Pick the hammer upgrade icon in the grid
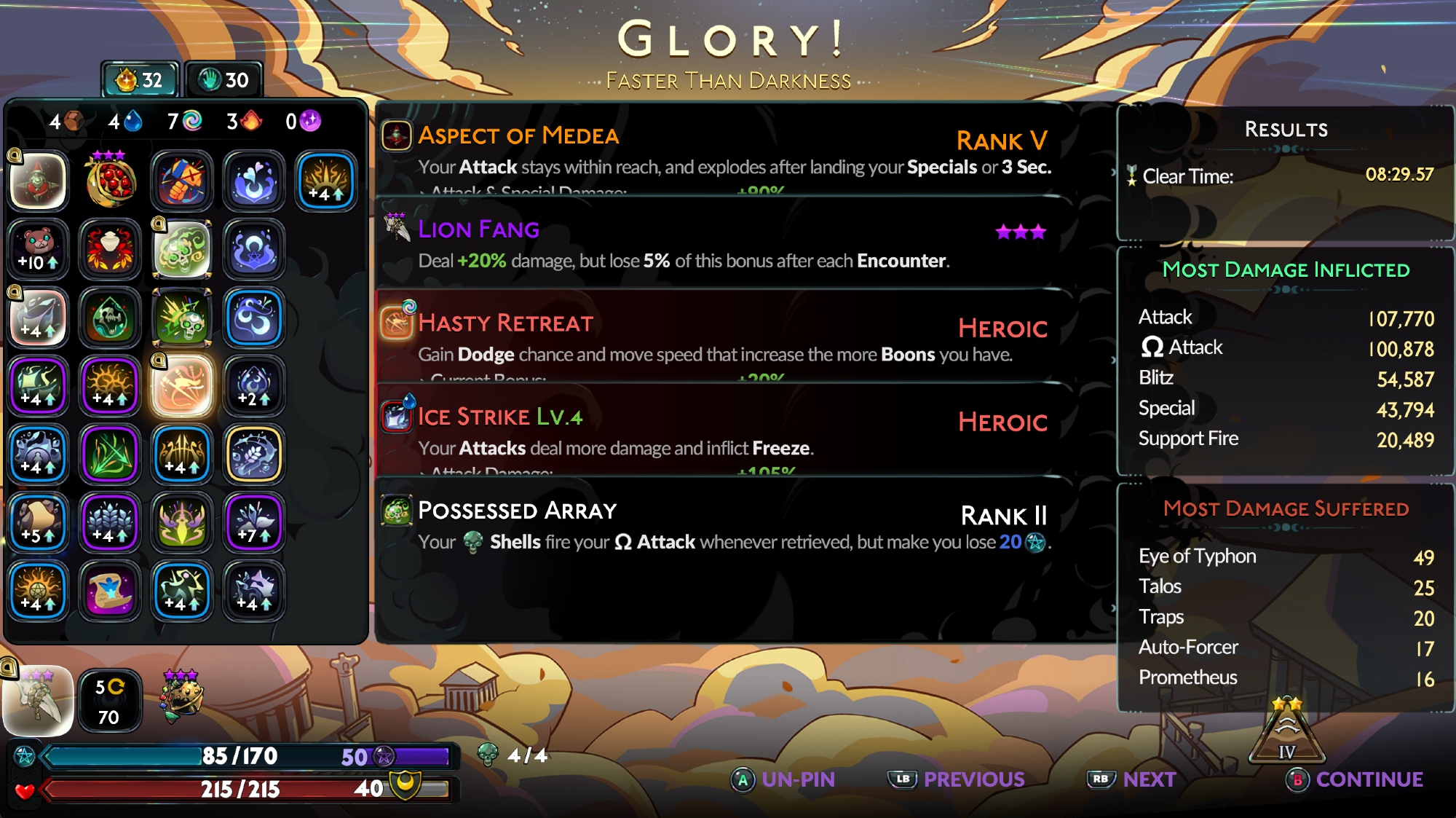 pos(182,181)
